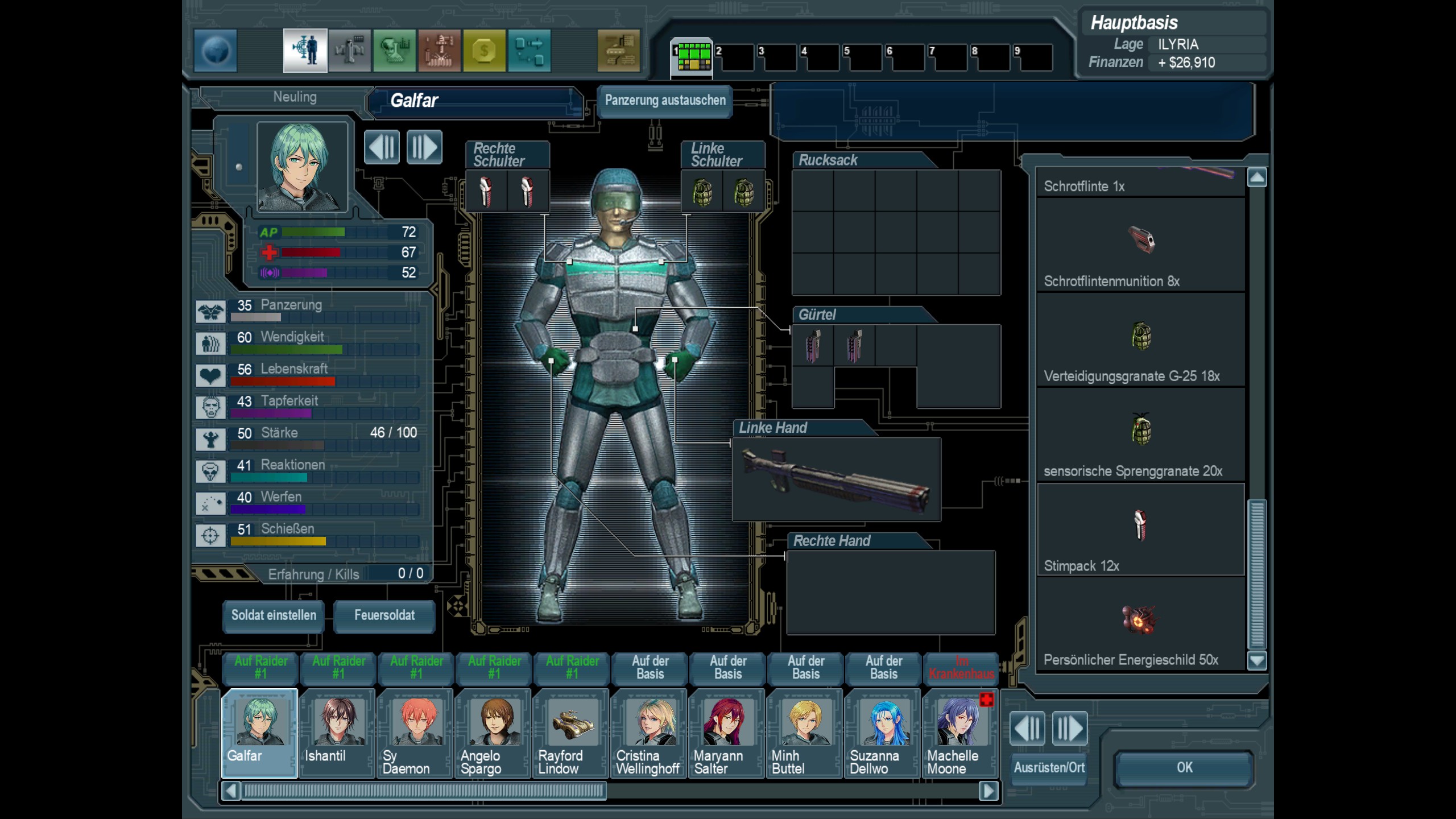Select soldier Ishantil's portrait
Viewport: 1456px width, 819px height.
[x=337, y=733]
